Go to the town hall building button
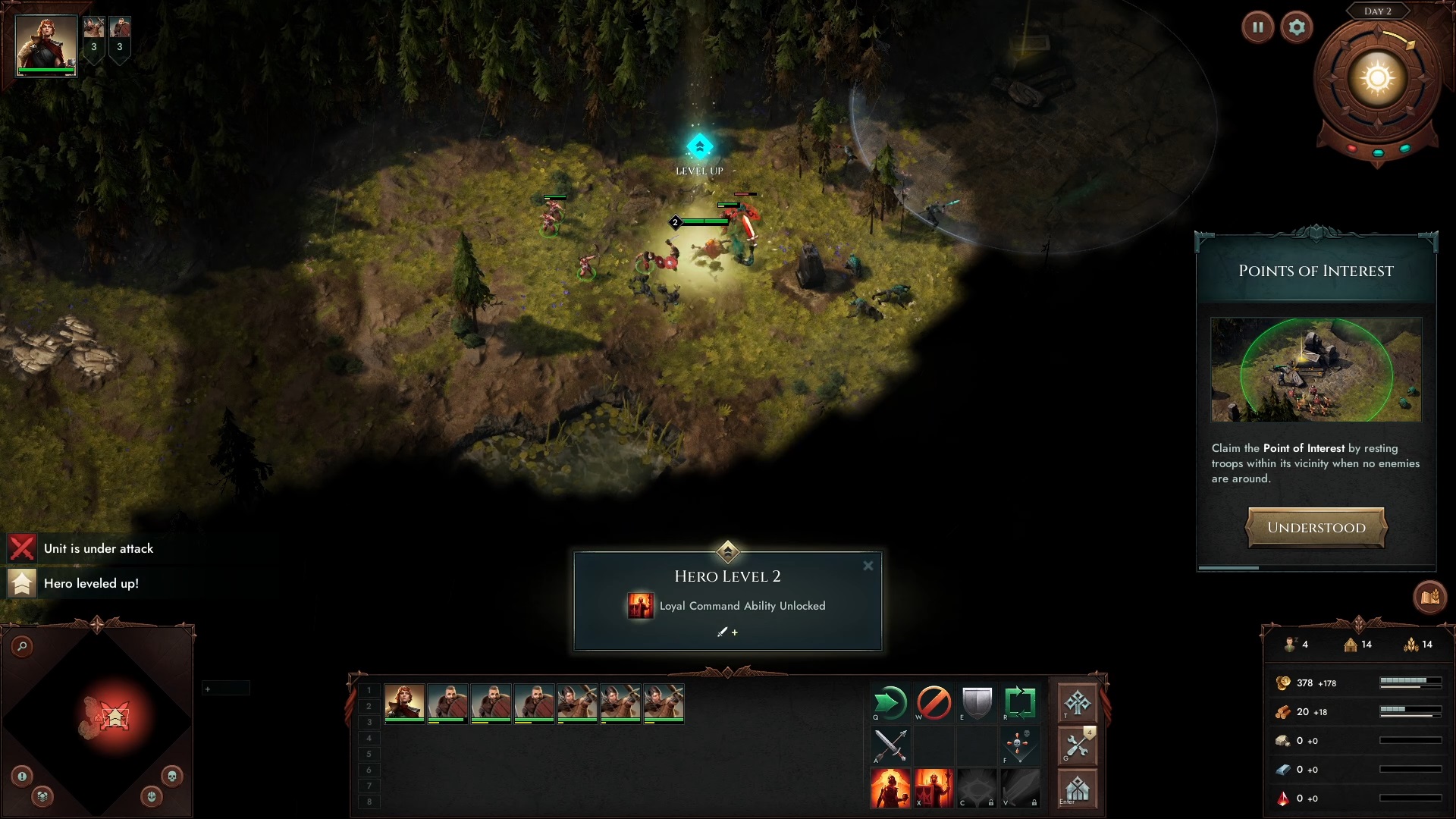The image size is (1456, 819). click(x=1077, y=789)
